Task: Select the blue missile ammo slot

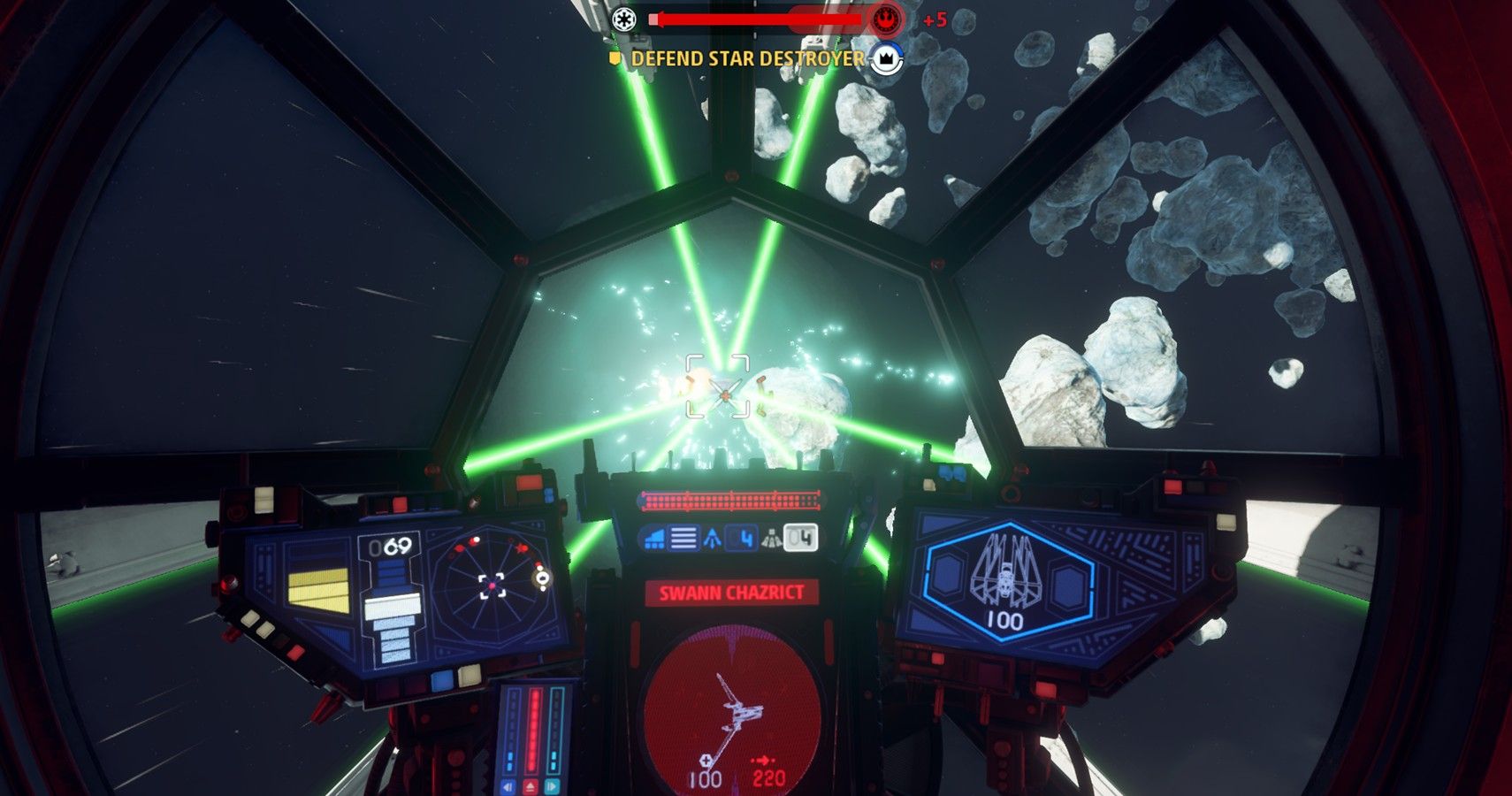Action: pos(743,538)
